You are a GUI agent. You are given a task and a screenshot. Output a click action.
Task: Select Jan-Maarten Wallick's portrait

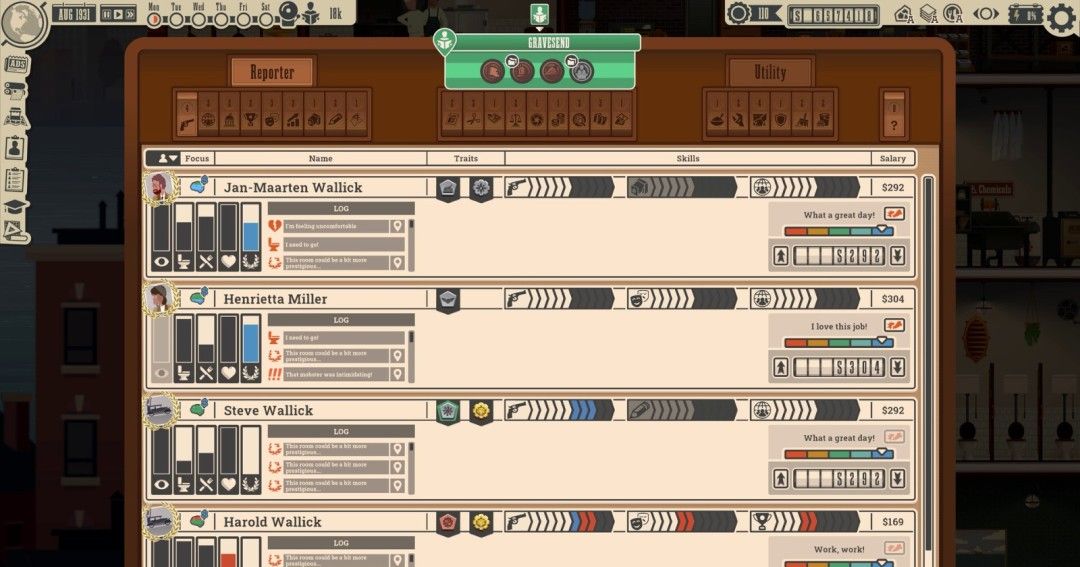[x=159, y=187]
